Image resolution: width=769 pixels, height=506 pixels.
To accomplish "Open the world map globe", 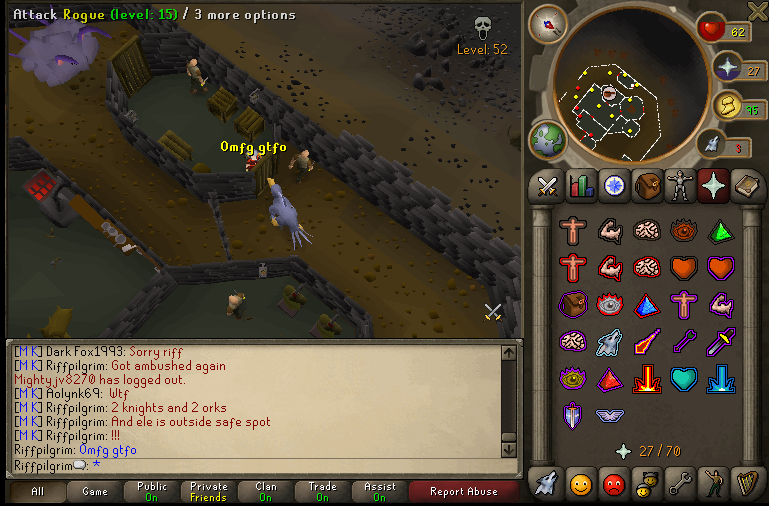I will coord(548,139).
